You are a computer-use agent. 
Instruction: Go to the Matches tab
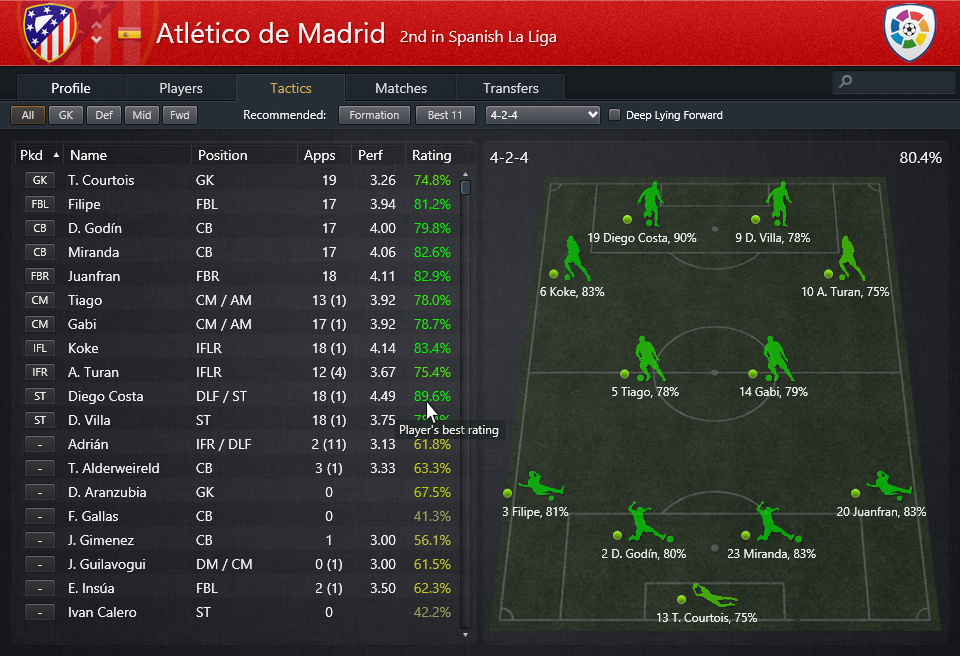pos(401,88)
